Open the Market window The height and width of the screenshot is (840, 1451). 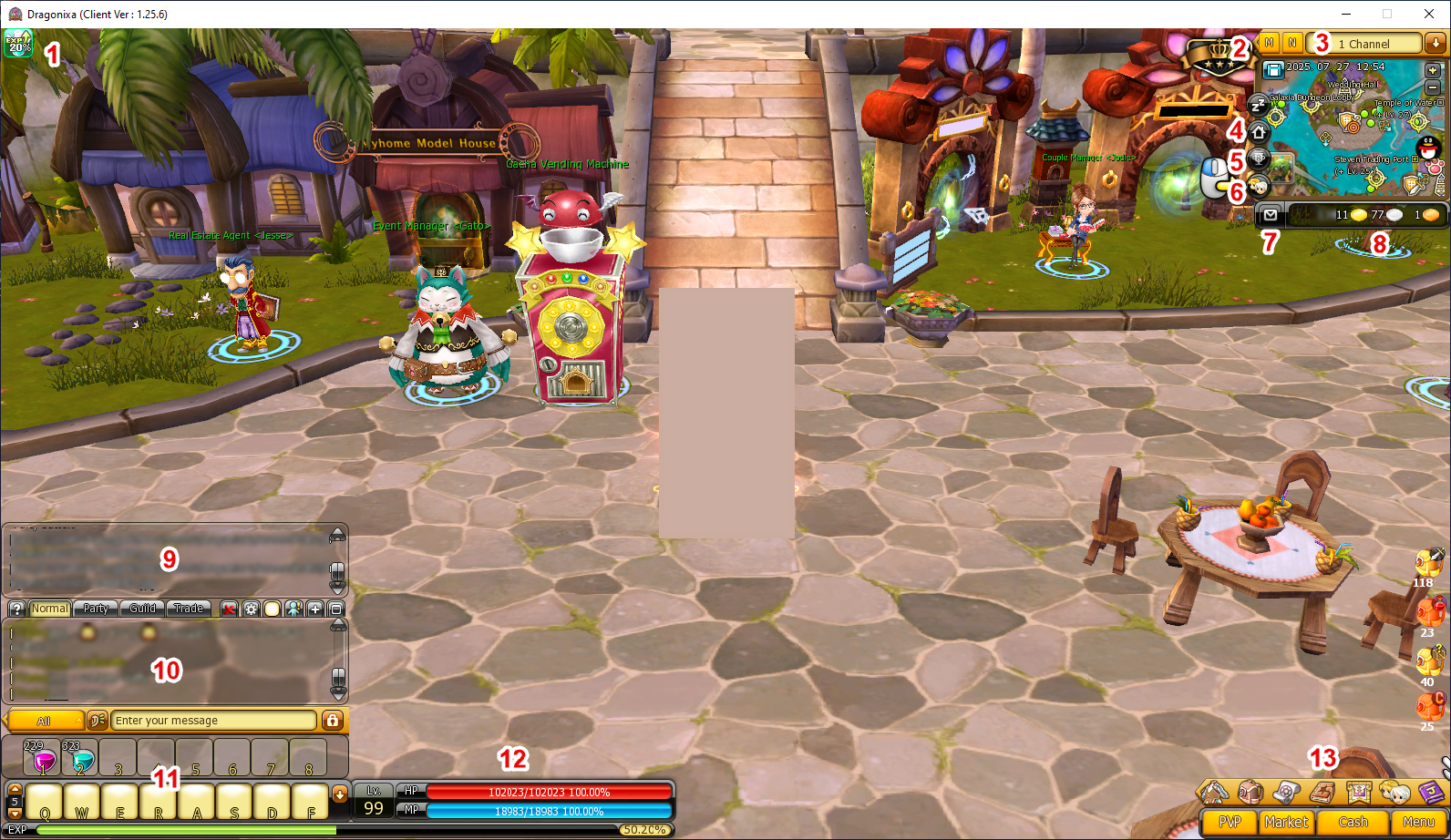pyautogui.click(x=1285, y=822)
